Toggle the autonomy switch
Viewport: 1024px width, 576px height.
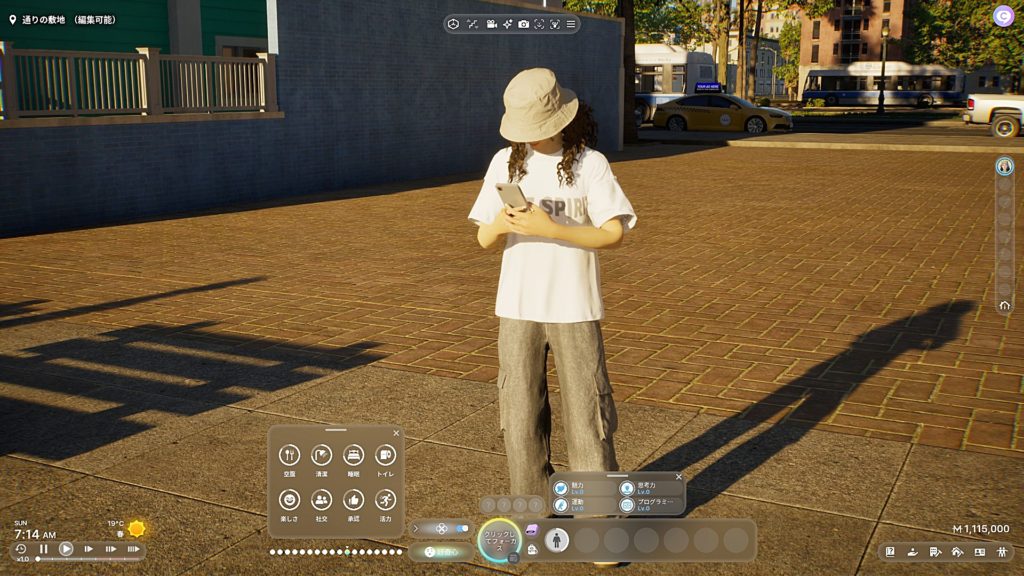click(x=461, y=528)
